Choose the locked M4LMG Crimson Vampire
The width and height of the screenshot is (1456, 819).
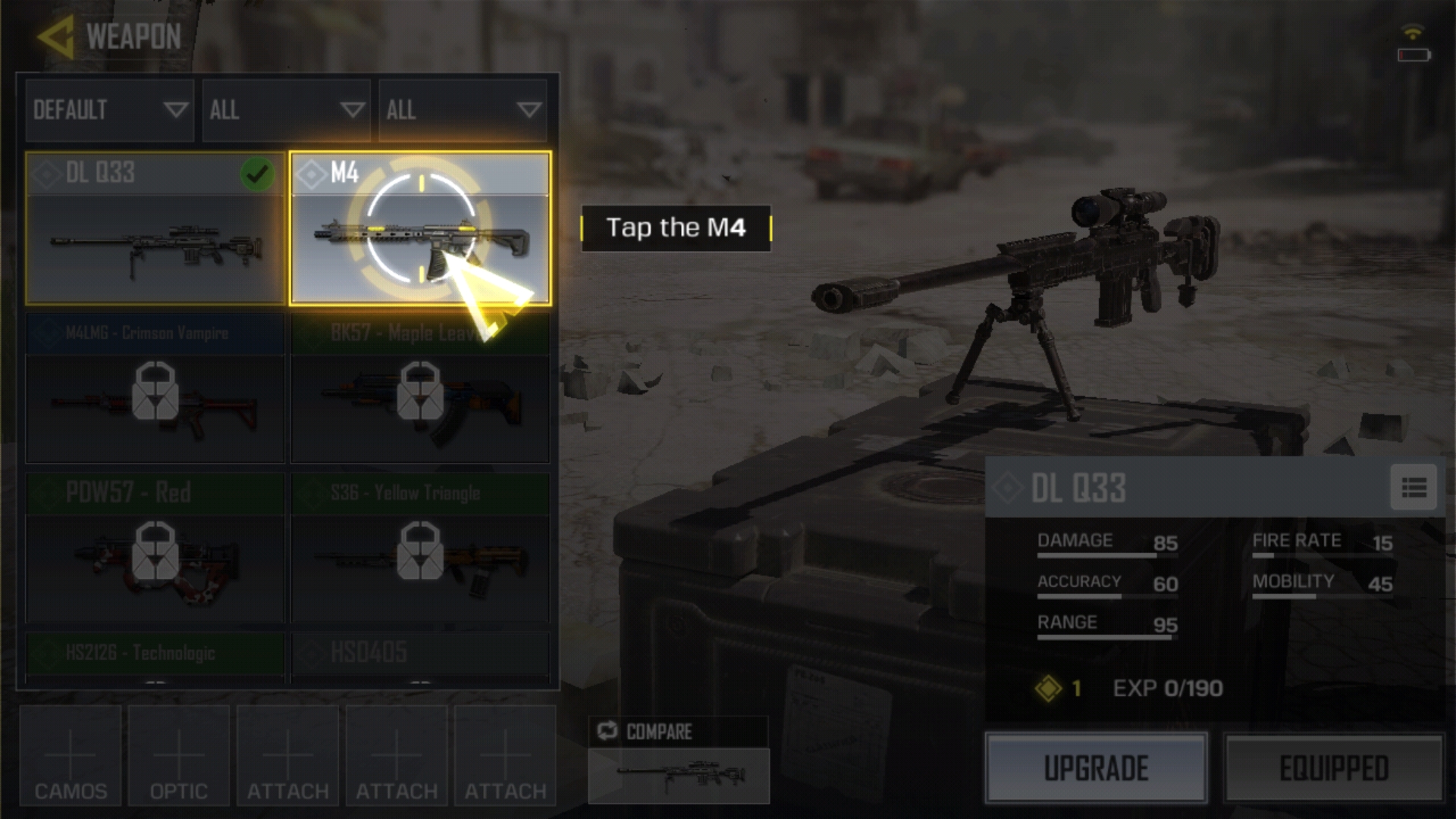(x=155, y=388)
